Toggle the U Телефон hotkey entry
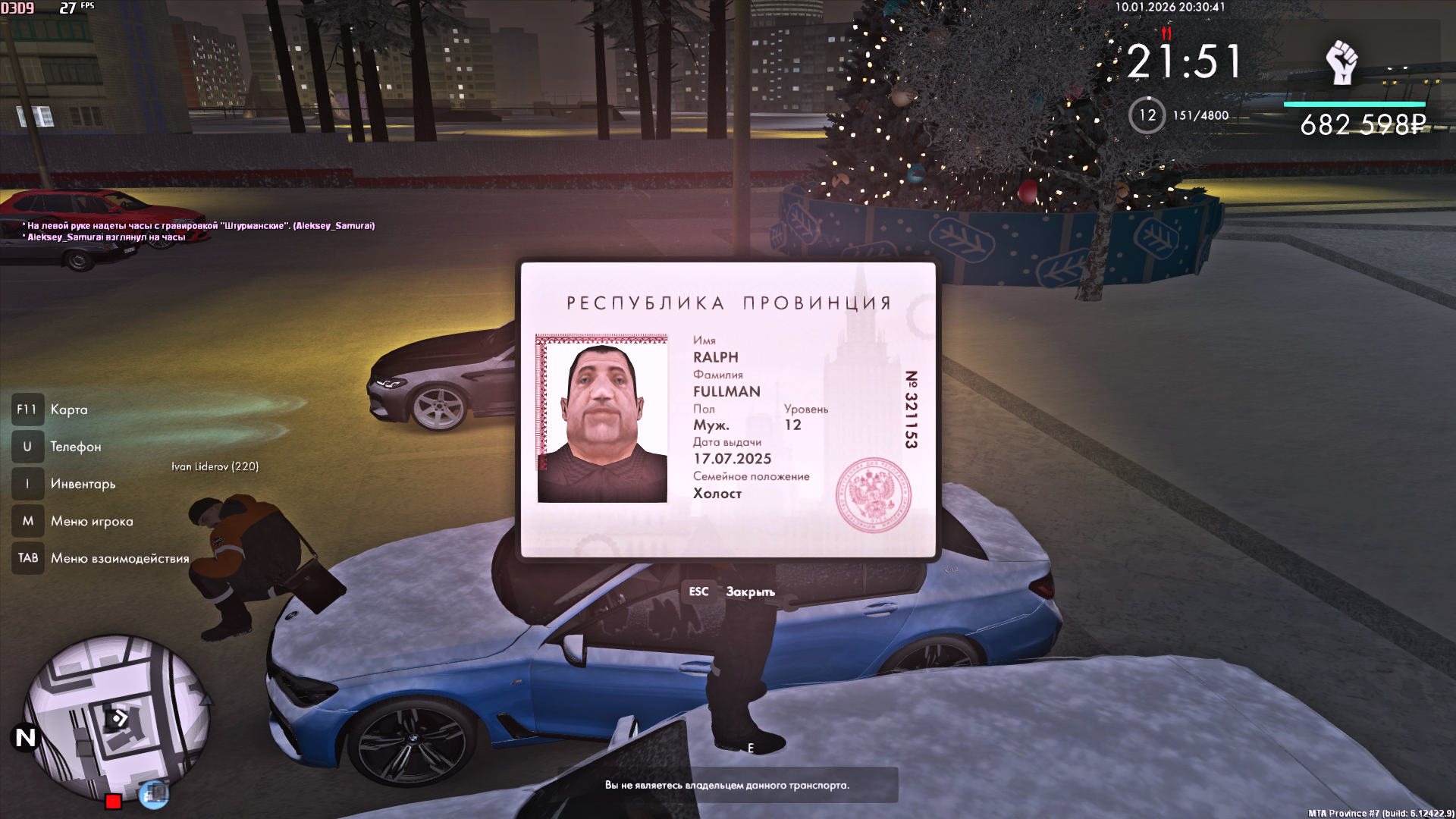This screenshot has width=1456, height=819. click(53, 447)
